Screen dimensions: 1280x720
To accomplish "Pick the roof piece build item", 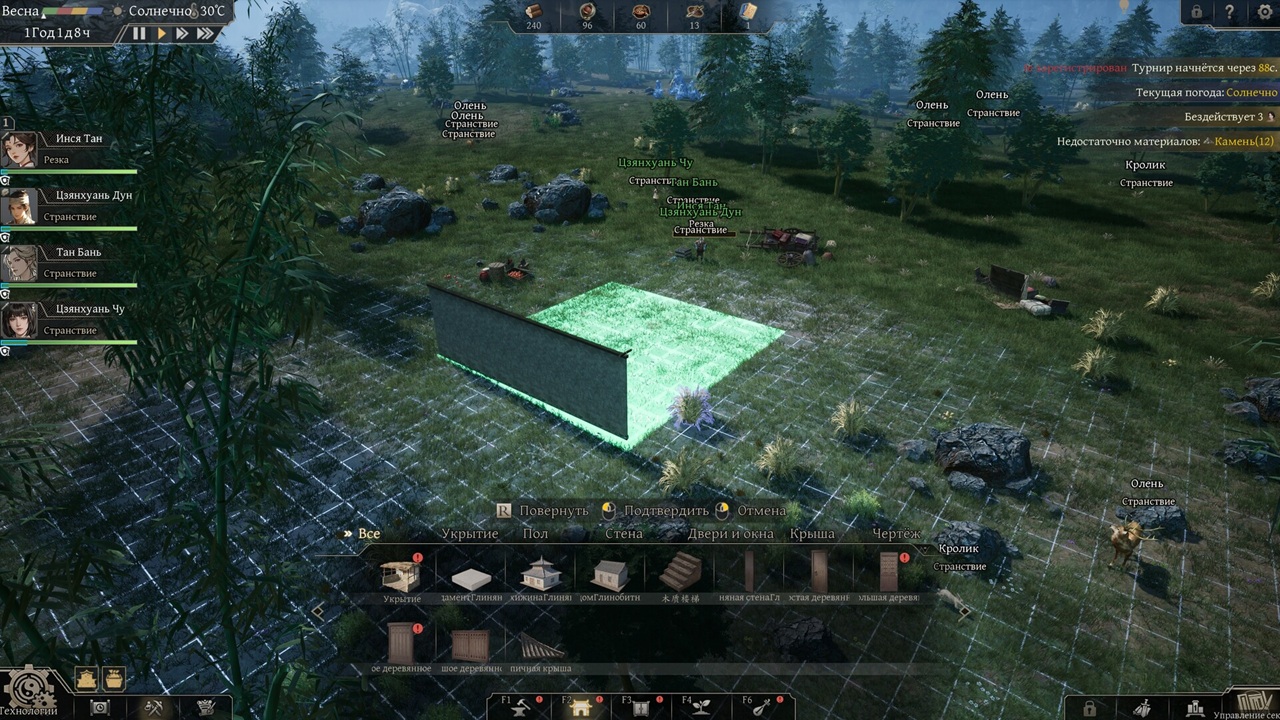I will click(540, 644).
